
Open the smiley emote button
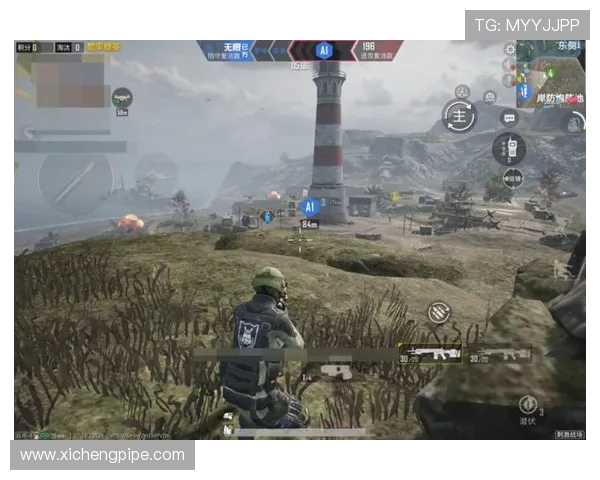[490, 97]
